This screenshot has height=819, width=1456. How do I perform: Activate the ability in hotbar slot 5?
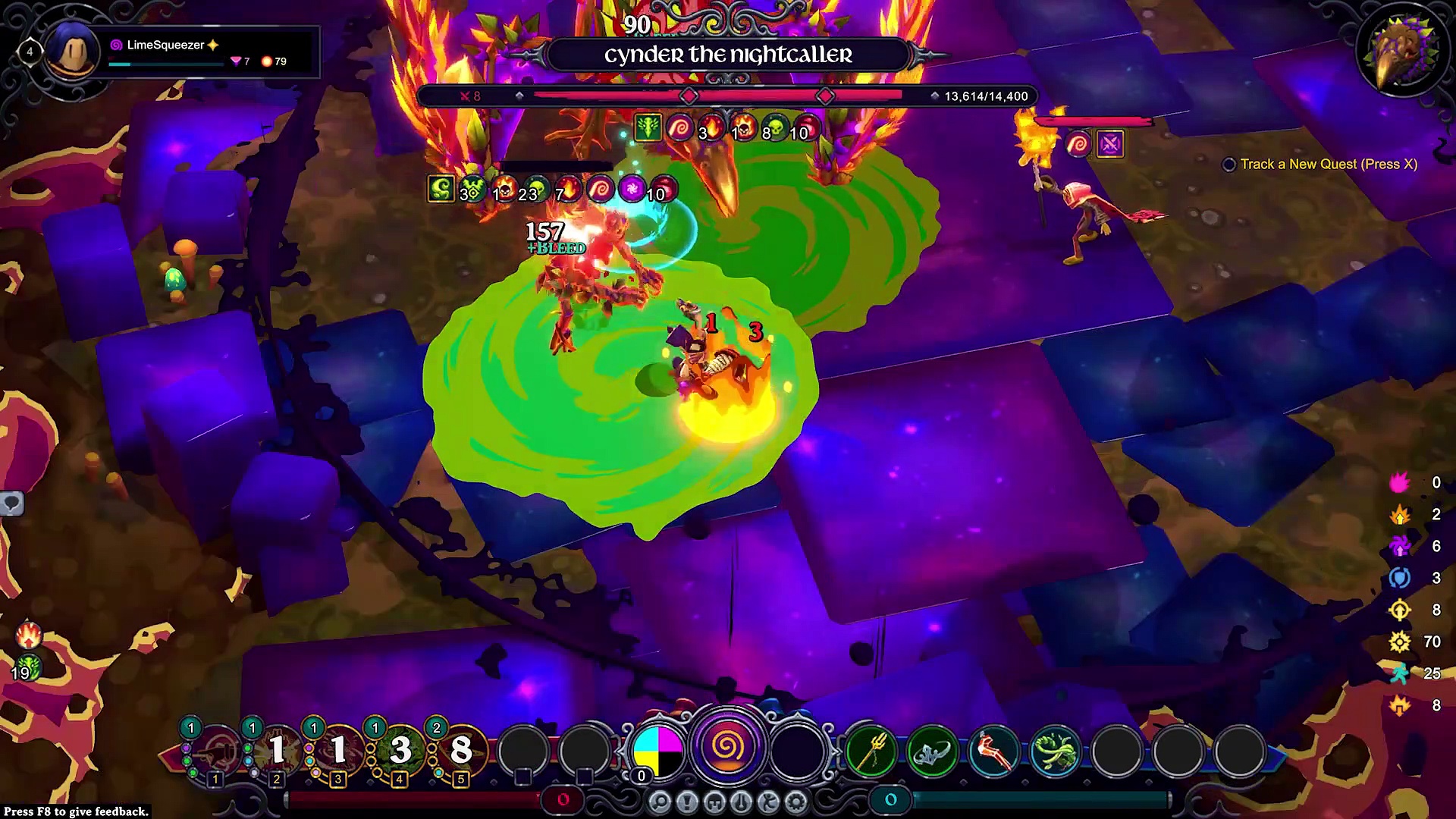pos(461,751)
